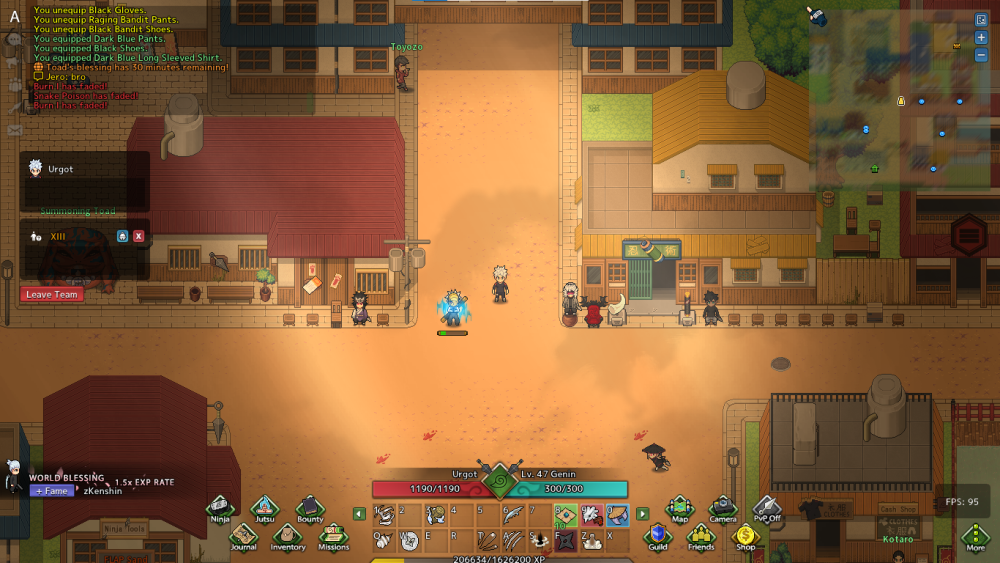Open the Journal
Image resolution: width=1000 pixels, height=563 pixels.
pos(243,537)
